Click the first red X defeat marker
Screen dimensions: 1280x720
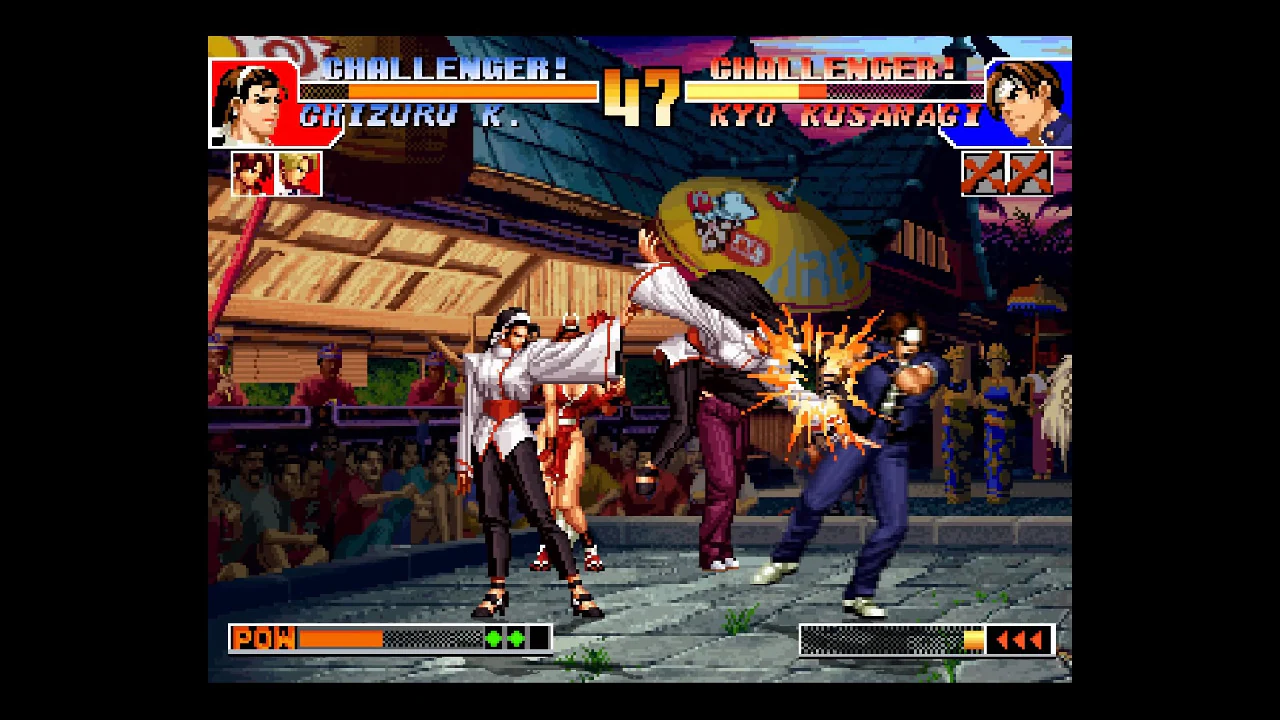985,172
